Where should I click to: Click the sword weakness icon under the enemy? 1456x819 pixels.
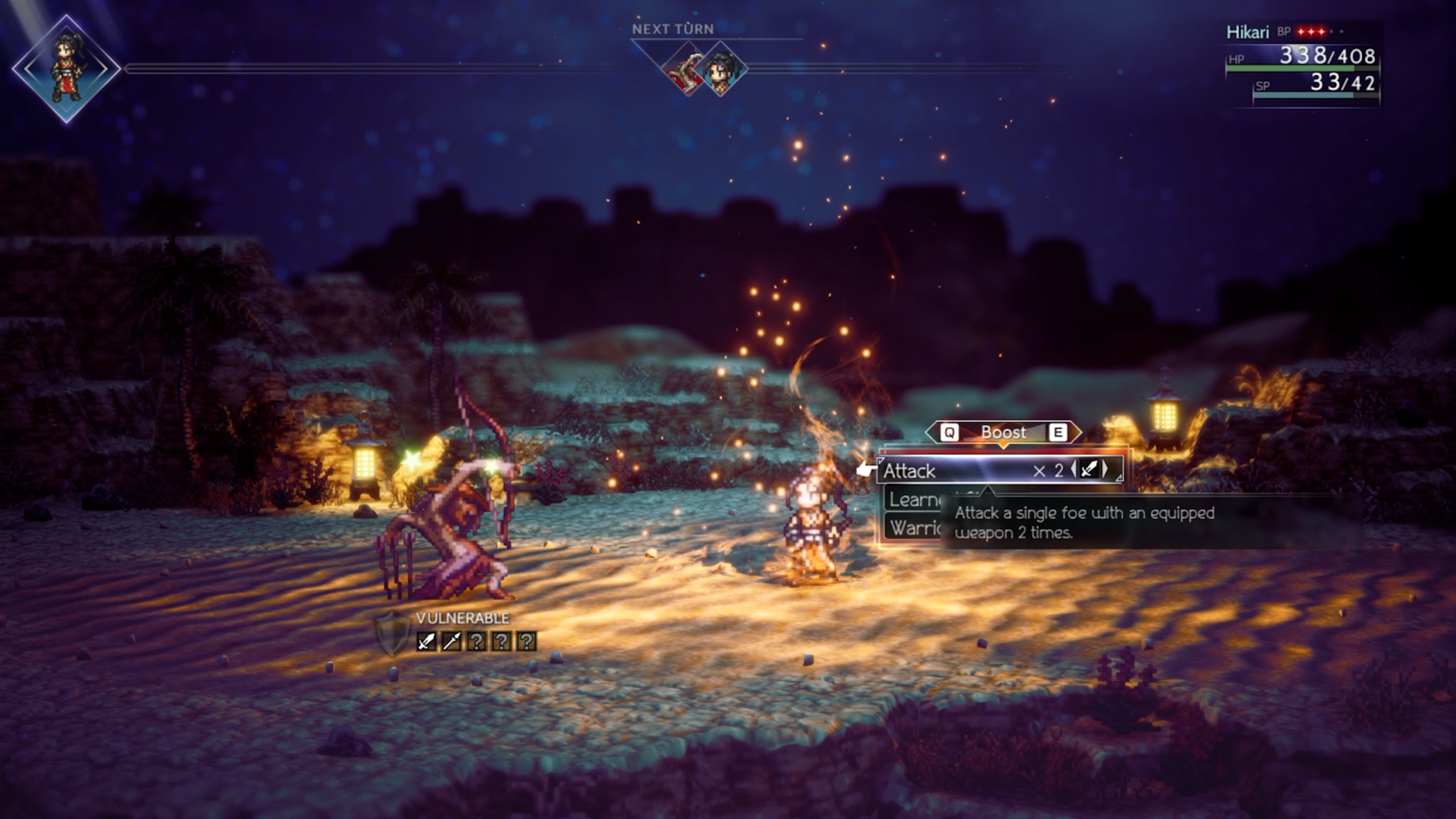click(426, 642)
